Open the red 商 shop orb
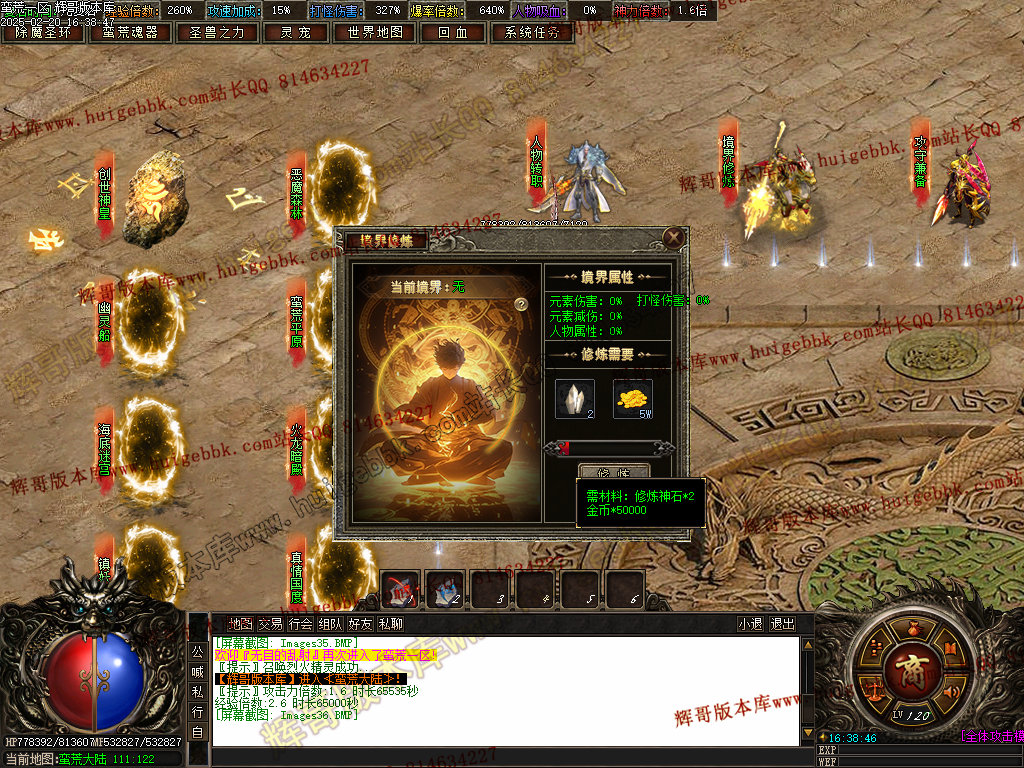1024x768 pixels. 910,668
